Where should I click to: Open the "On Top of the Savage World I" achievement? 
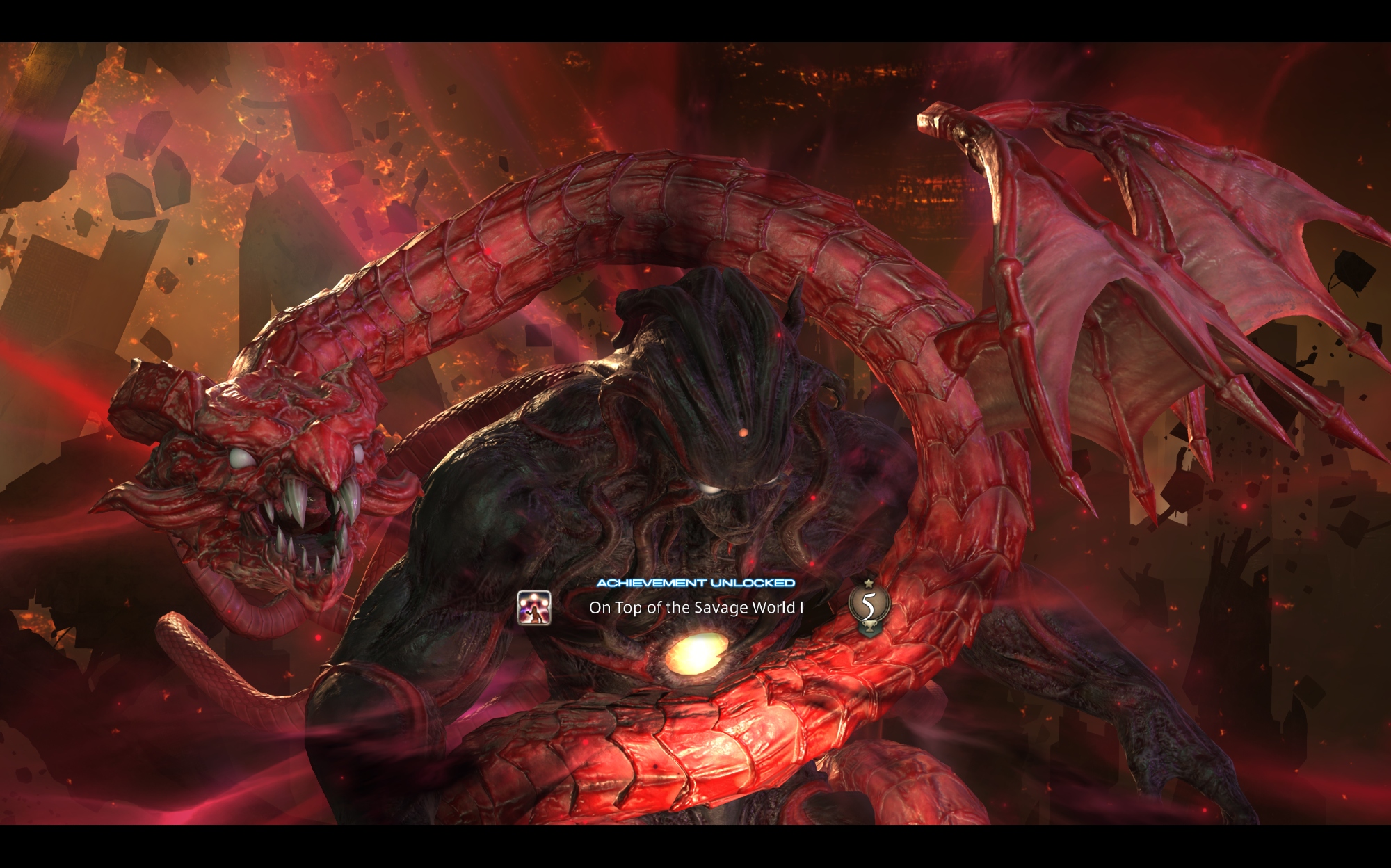(x=696, y=608)
